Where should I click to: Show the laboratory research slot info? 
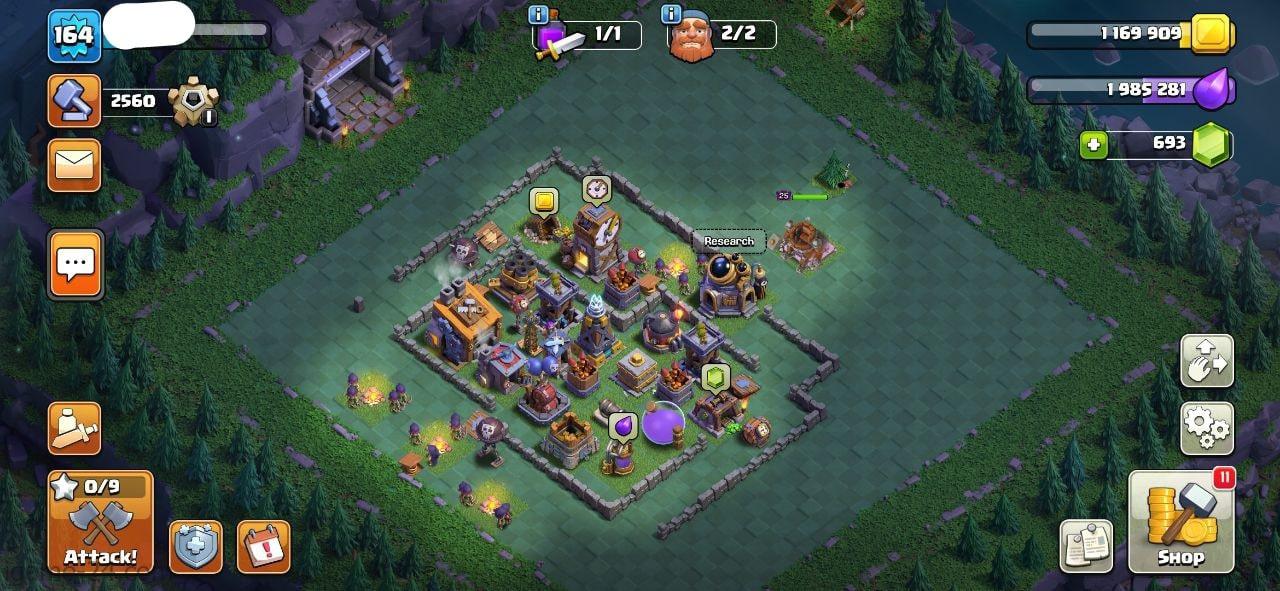click(538, 15)
